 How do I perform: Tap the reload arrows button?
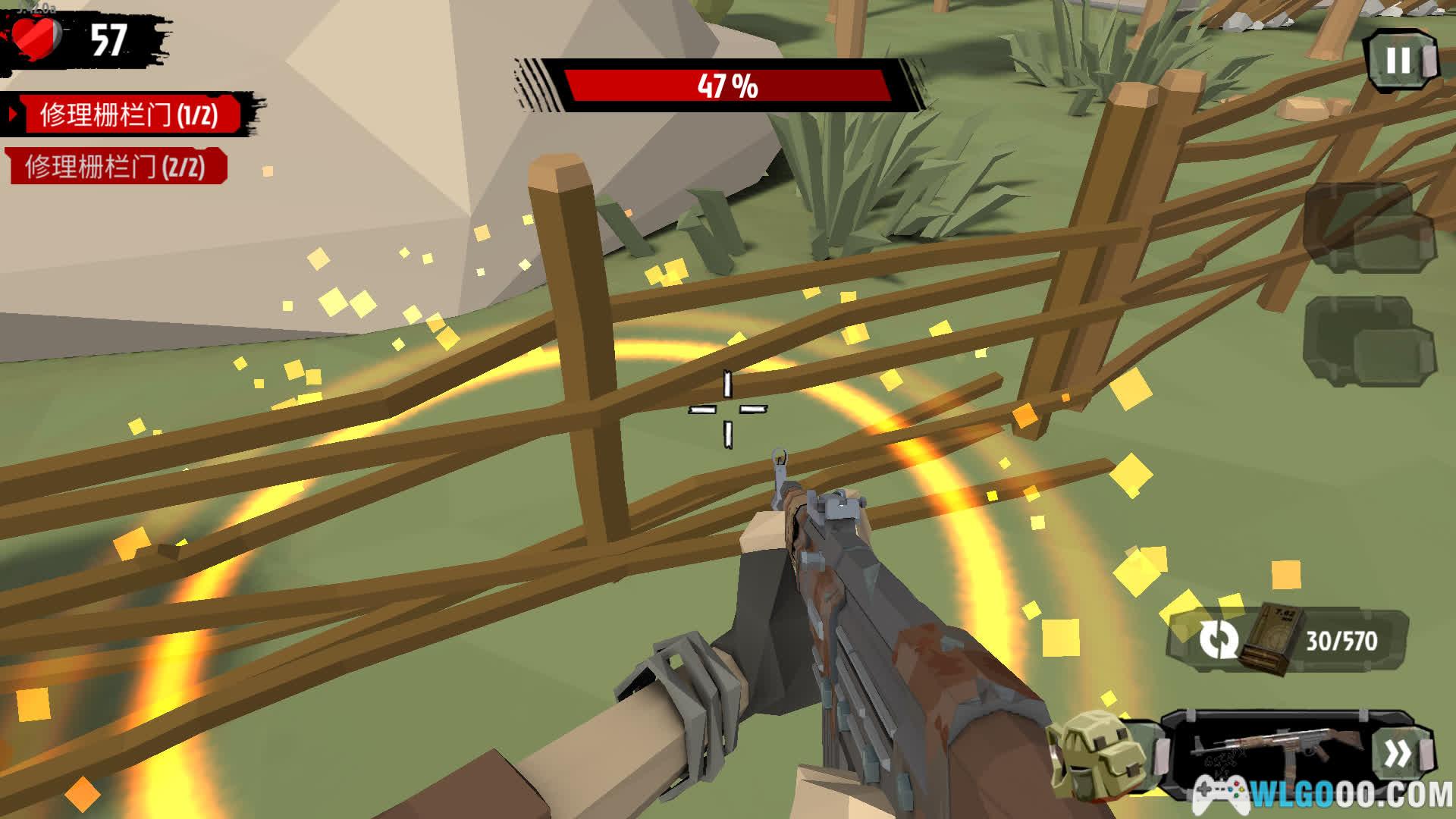(x=1217, y=640)
